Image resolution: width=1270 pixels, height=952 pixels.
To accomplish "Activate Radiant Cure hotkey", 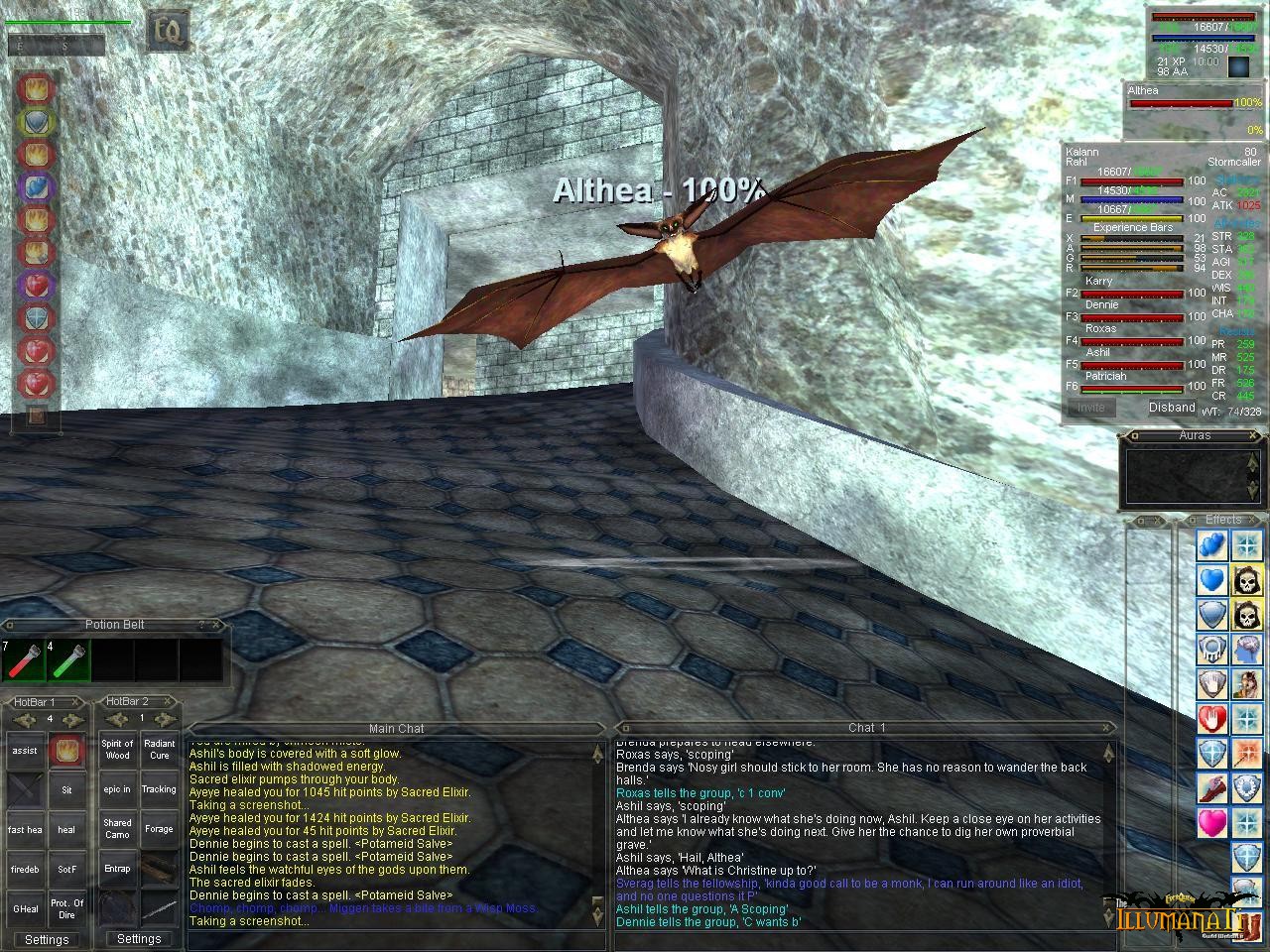I will 159,750.
